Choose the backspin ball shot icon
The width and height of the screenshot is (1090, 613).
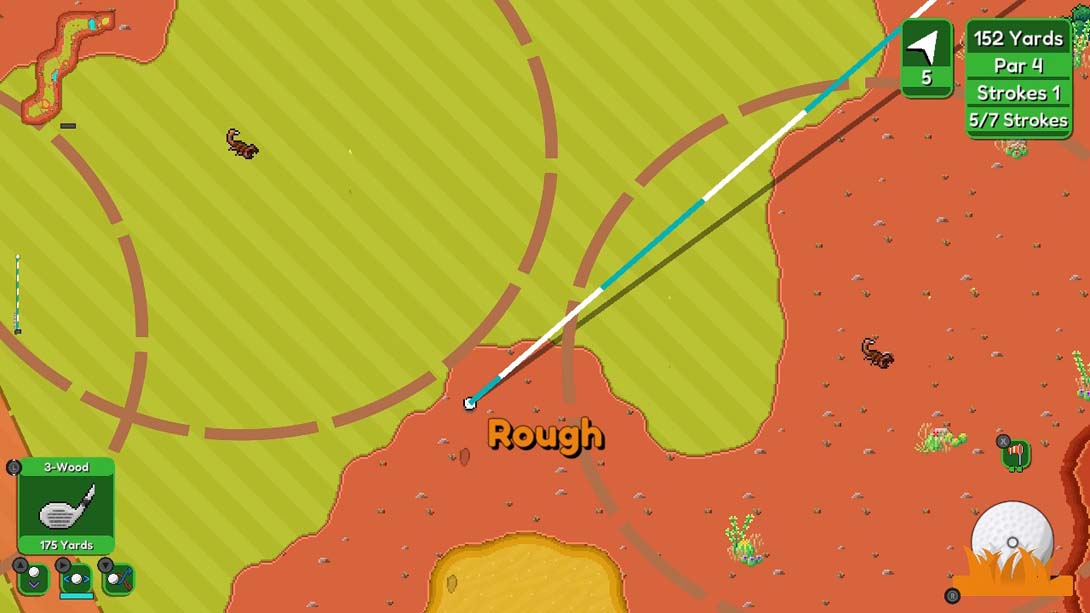pyautogui.click(x=33, y=578)
